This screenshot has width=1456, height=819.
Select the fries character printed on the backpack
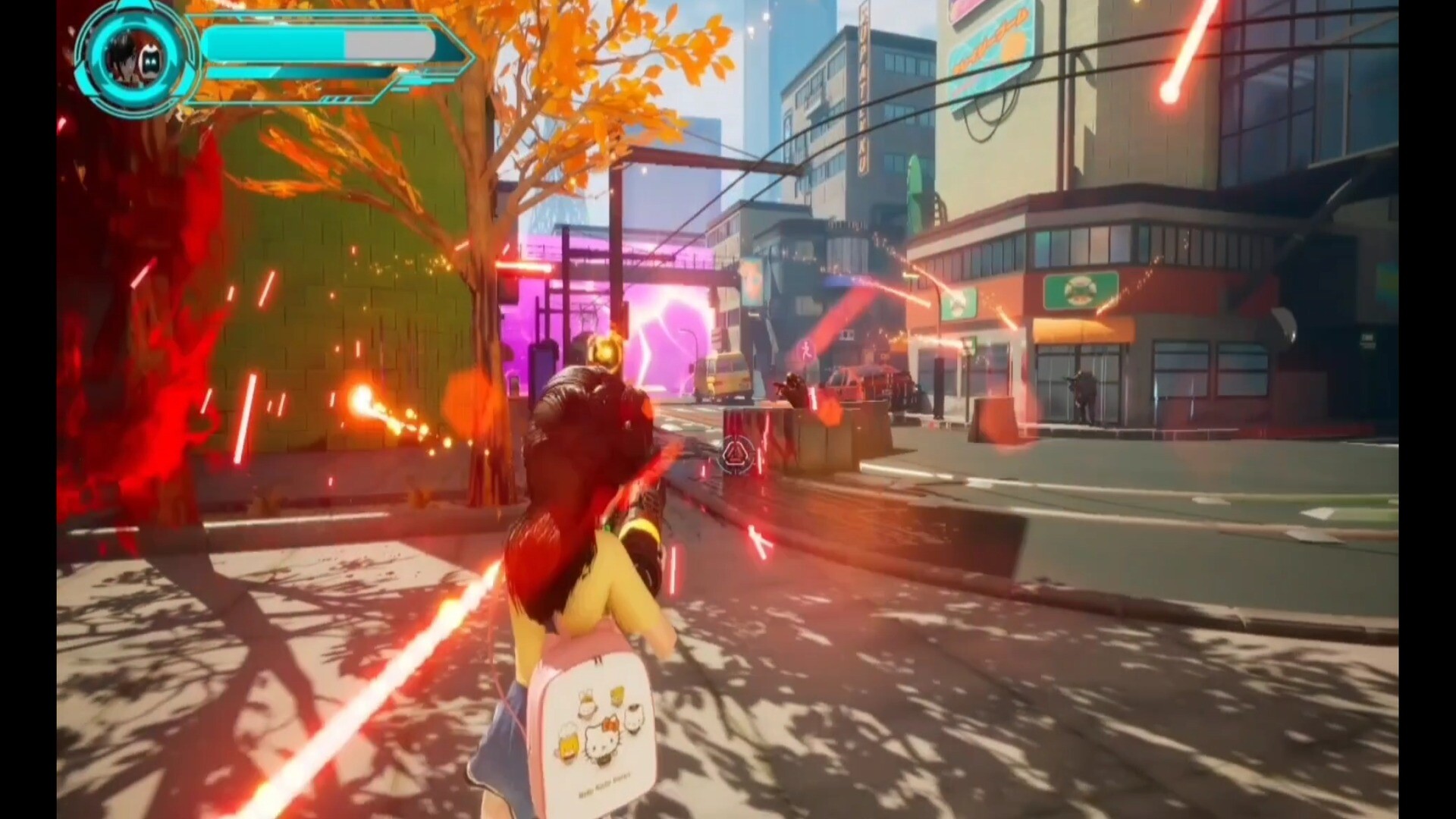click(x=618, y=697)
